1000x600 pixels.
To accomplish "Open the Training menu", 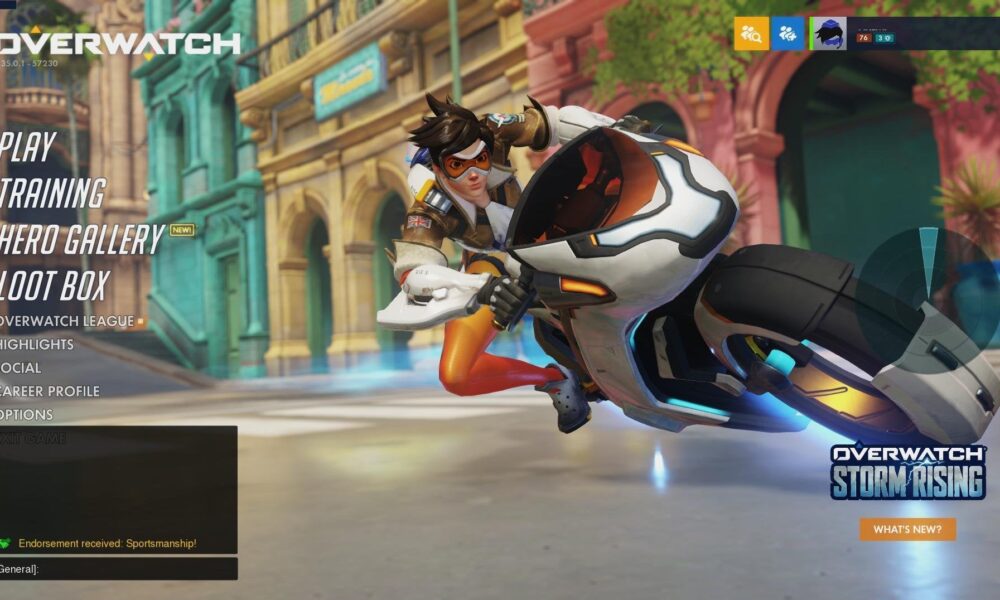I will point(52,193).
